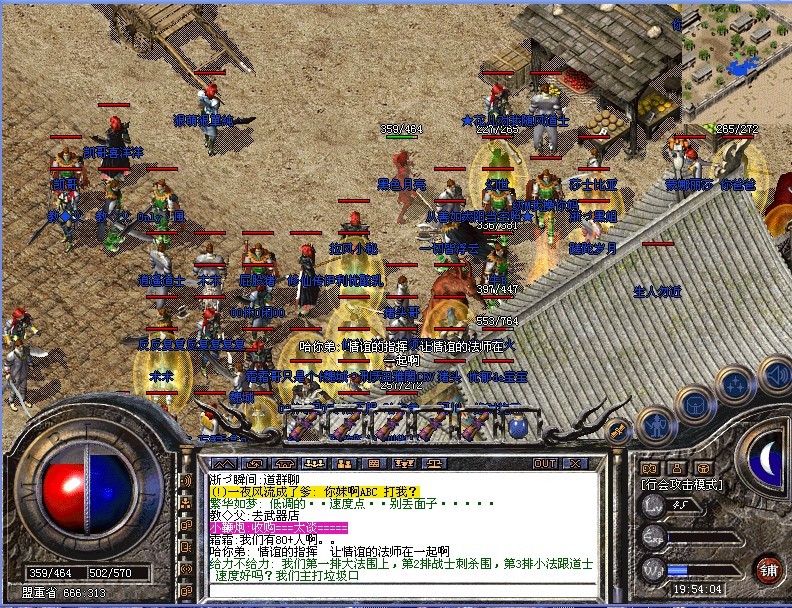The image size is (792, 608).
Task: Toggle sound with the speaker button
Action: pyautogui.click(x=776, y=375)
